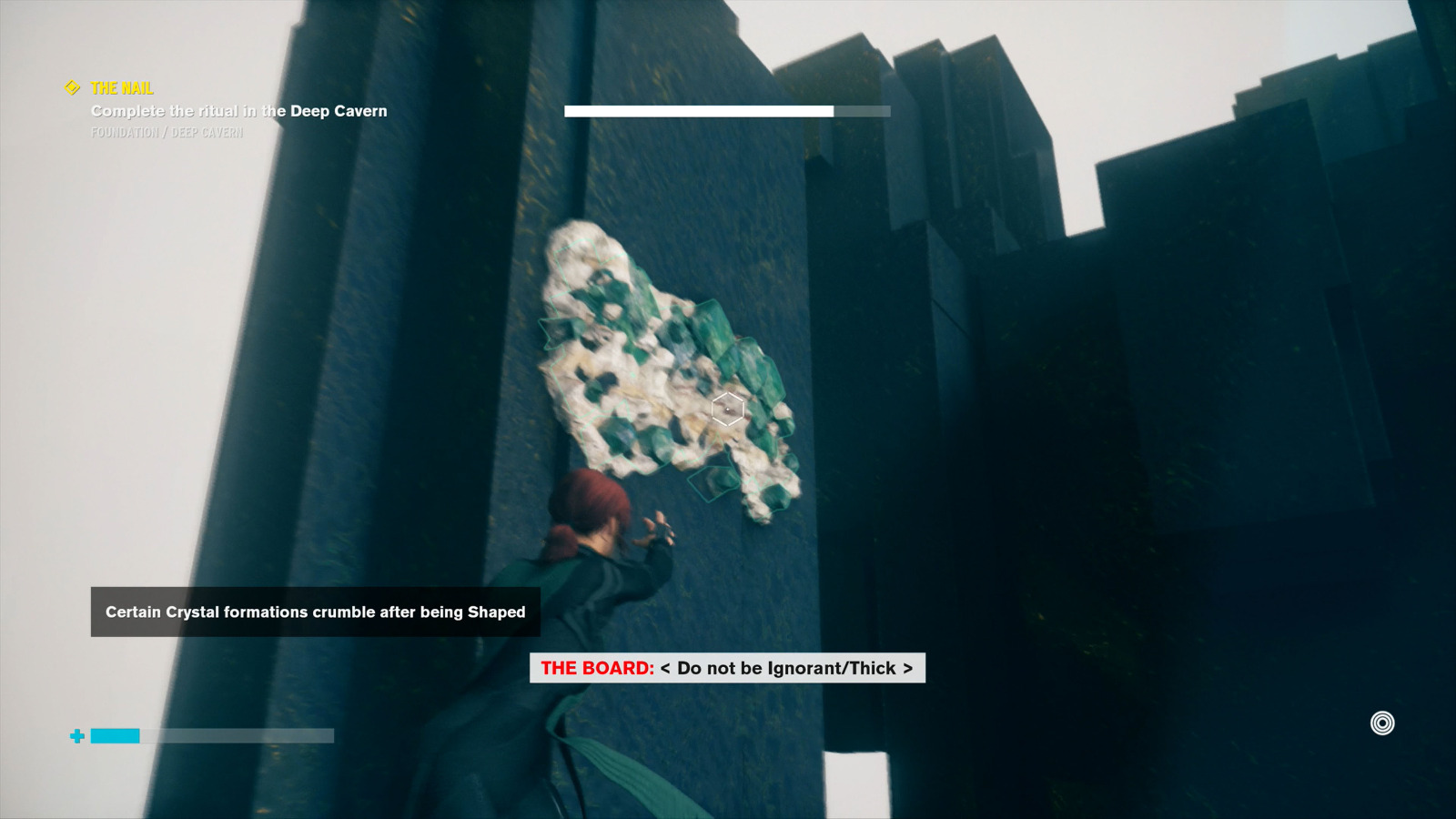
Task: Toggle the Crystal formations hint box
Action: (316, 612)
